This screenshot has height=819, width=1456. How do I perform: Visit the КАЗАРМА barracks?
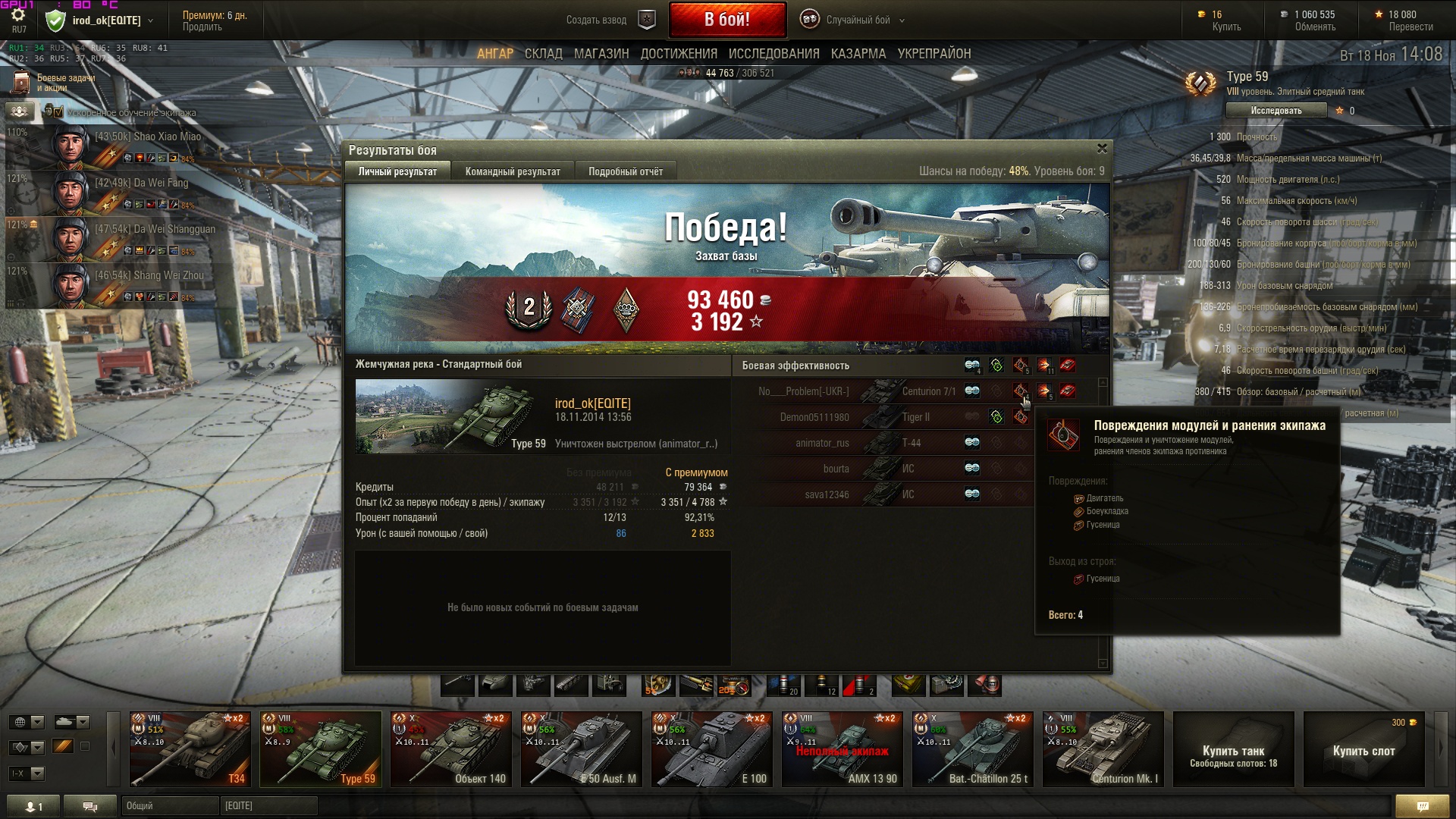[858, 54]
